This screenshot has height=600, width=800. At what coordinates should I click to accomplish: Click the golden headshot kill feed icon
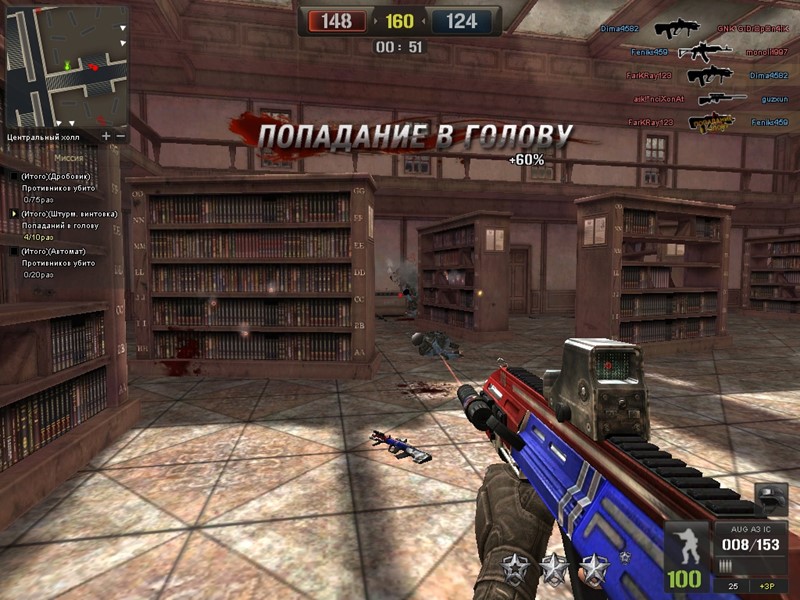(711, 122)
